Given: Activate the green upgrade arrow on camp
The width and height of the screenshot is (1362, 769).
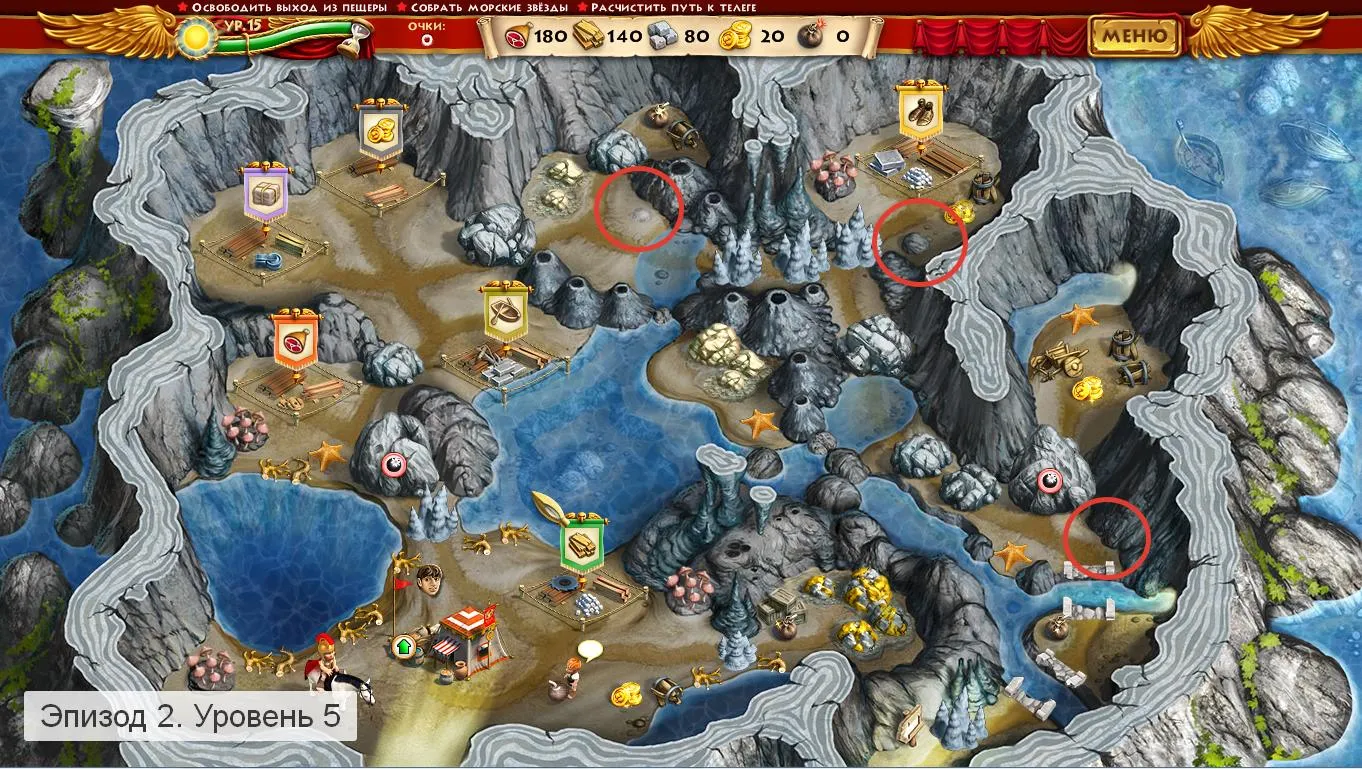Looking at the screenshot, I should 403,647.
